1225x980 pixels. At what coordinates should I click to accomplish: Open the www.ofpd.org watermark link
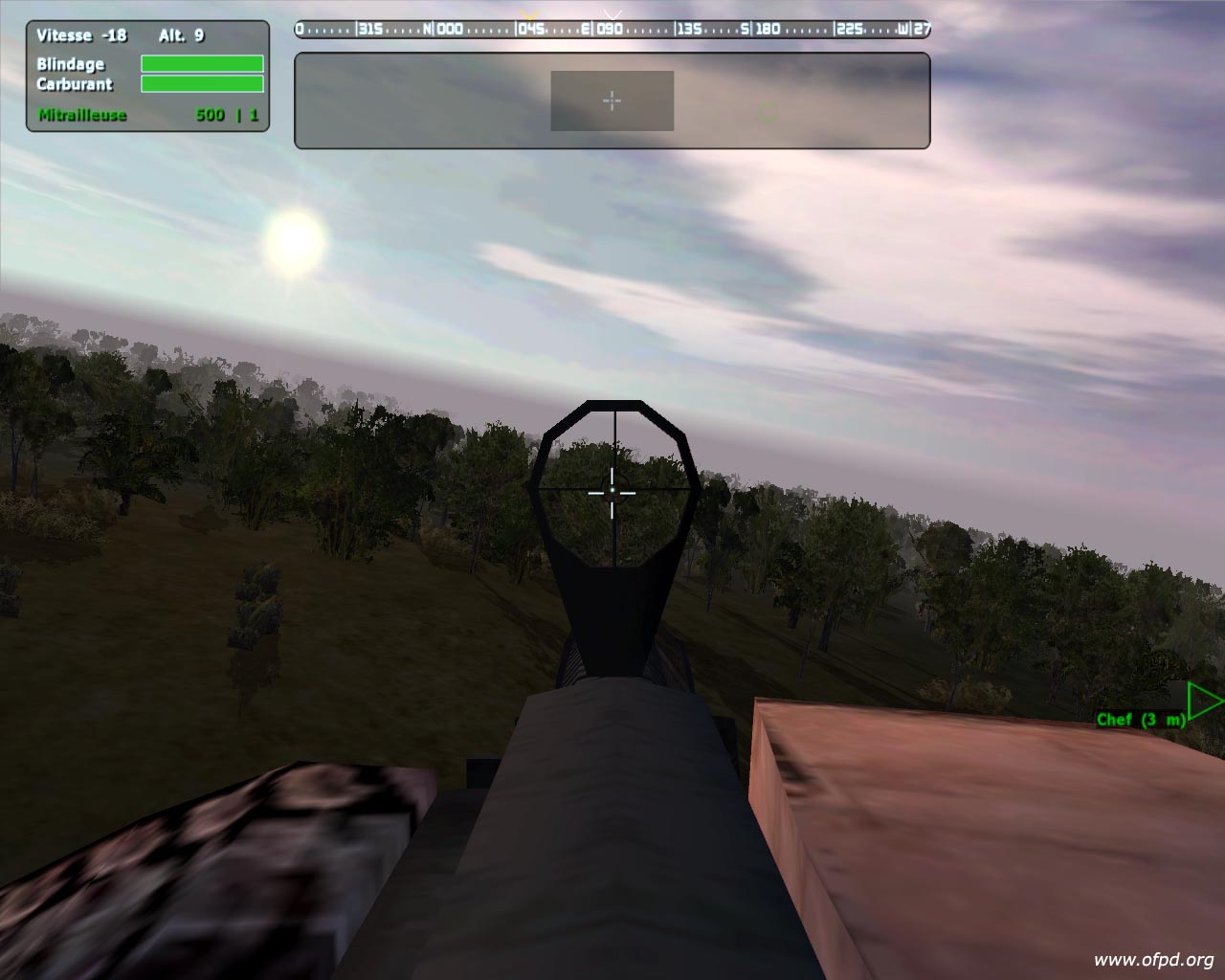pyautogui.click(x=1153, y=960)
